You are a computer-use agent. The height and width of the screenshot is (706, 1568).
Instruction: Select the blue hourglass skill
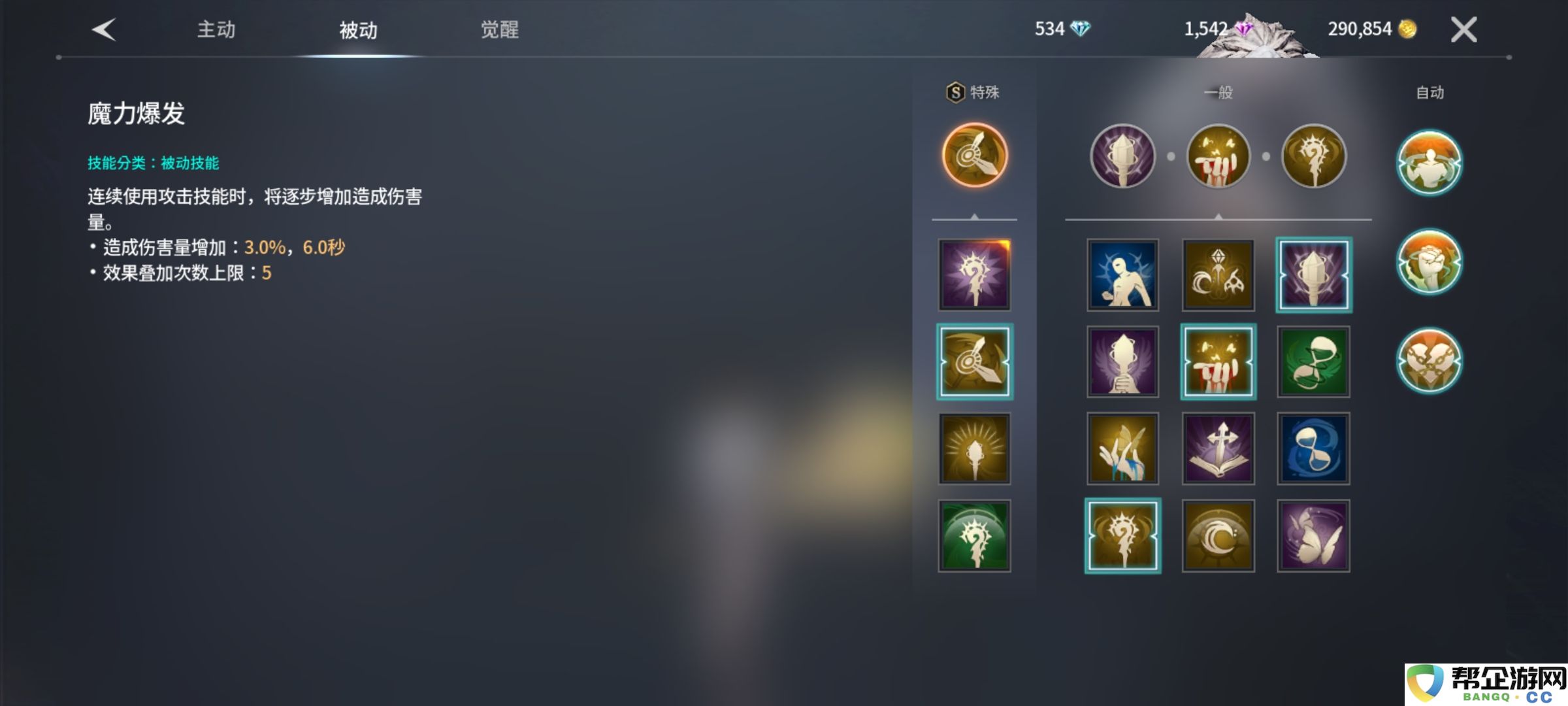1313,448
